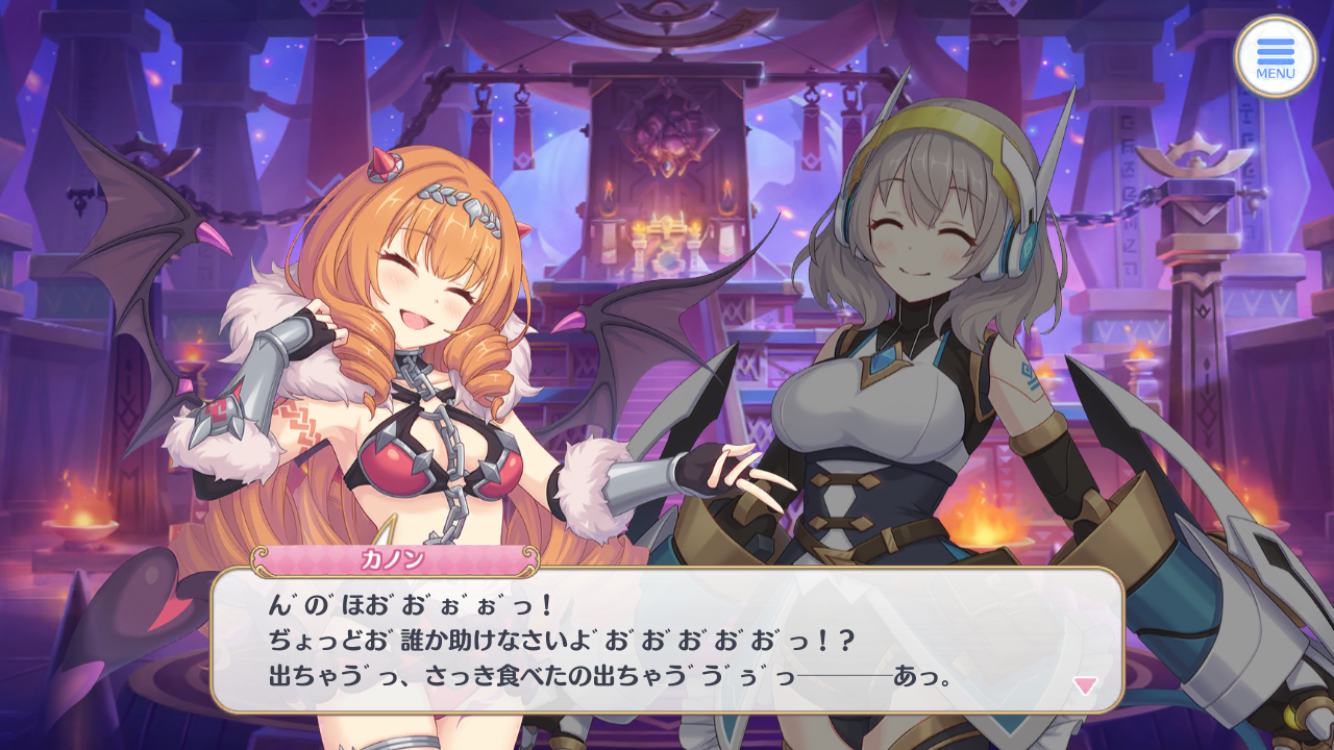Open the MENU button
The width and height of the screenshot is (1334, 750).
(x=1275, y=56)
